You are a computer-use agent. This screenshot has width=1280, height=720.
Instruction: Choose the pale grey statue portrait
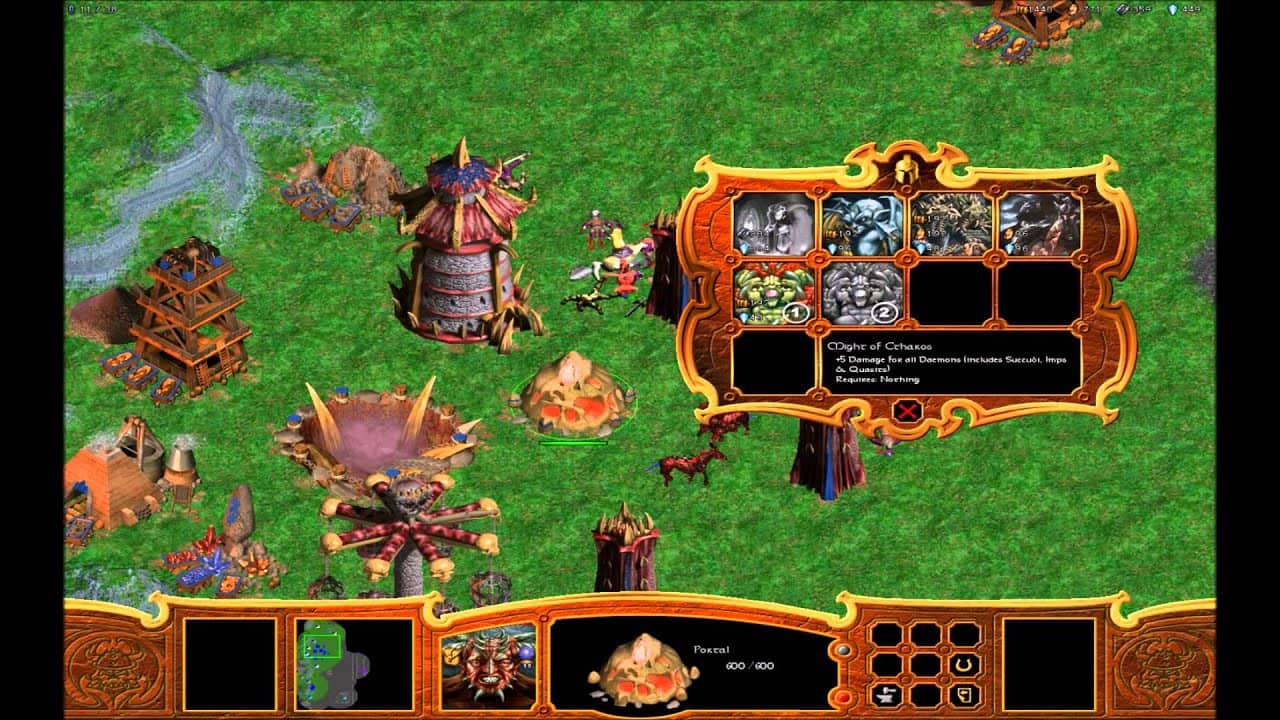(x=774, y=225)
